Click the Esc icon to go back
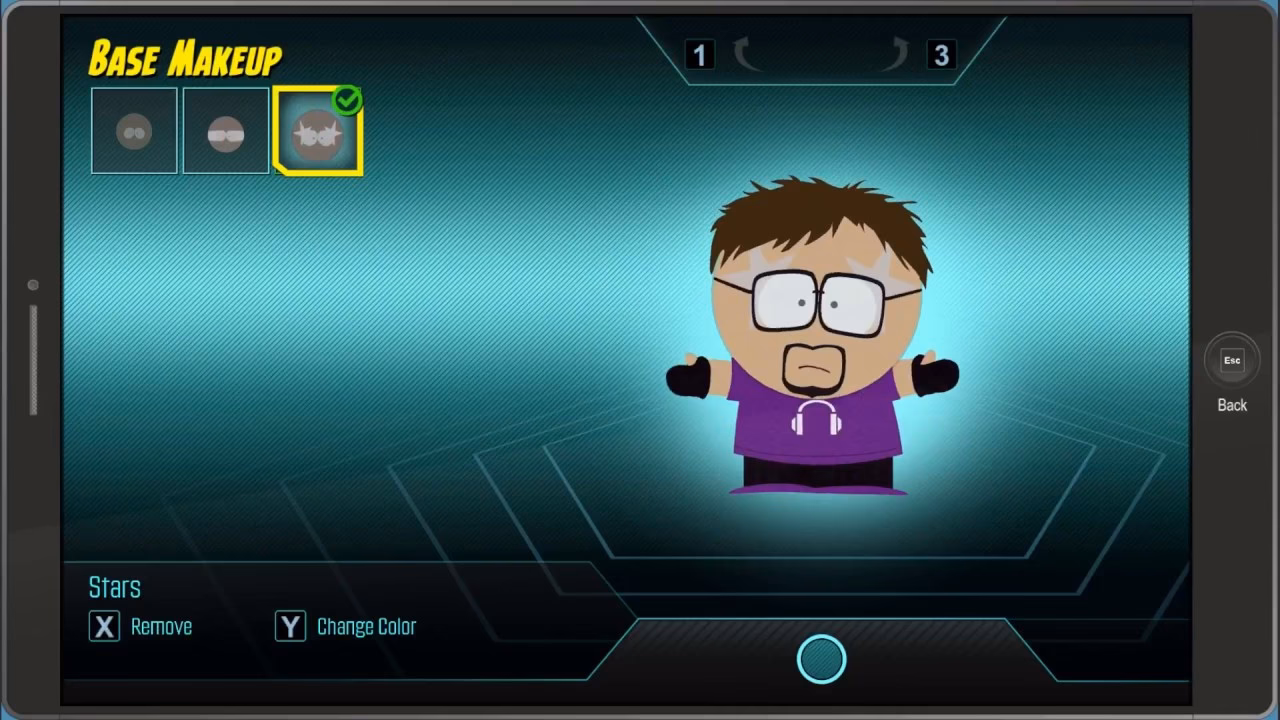 1231,360
